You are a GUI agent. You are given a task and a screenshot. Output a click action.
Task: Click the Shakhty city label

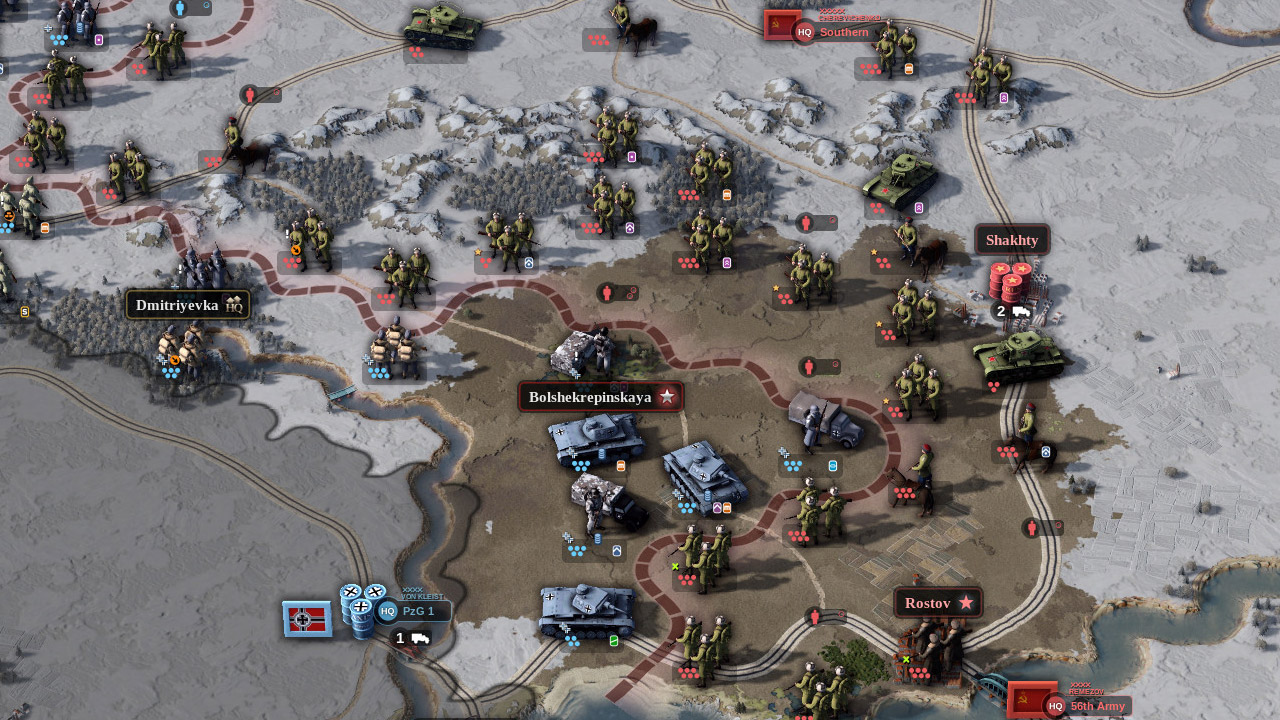1012,240
